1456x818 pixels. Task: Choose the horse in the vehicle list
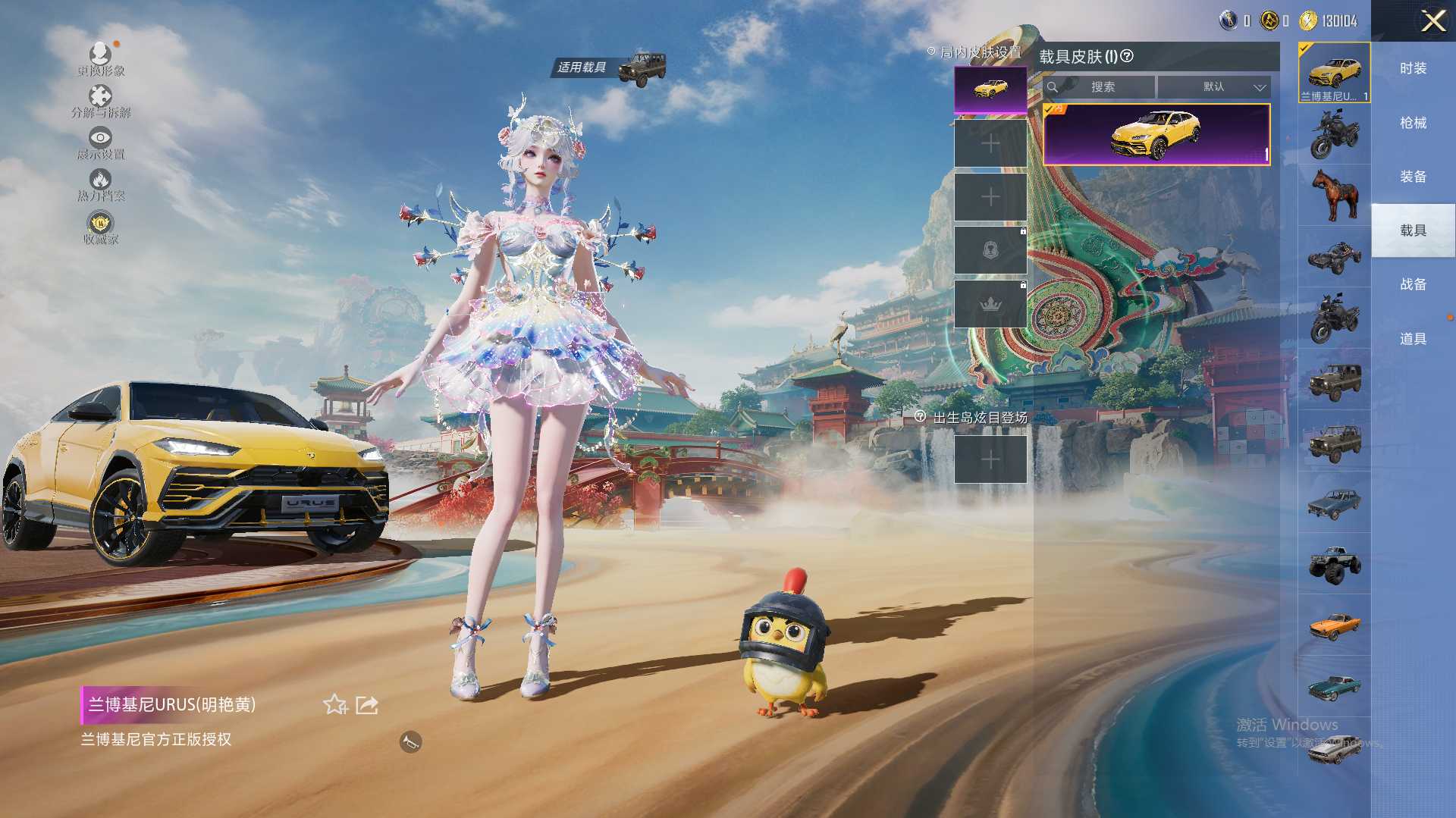[1334, 194]
